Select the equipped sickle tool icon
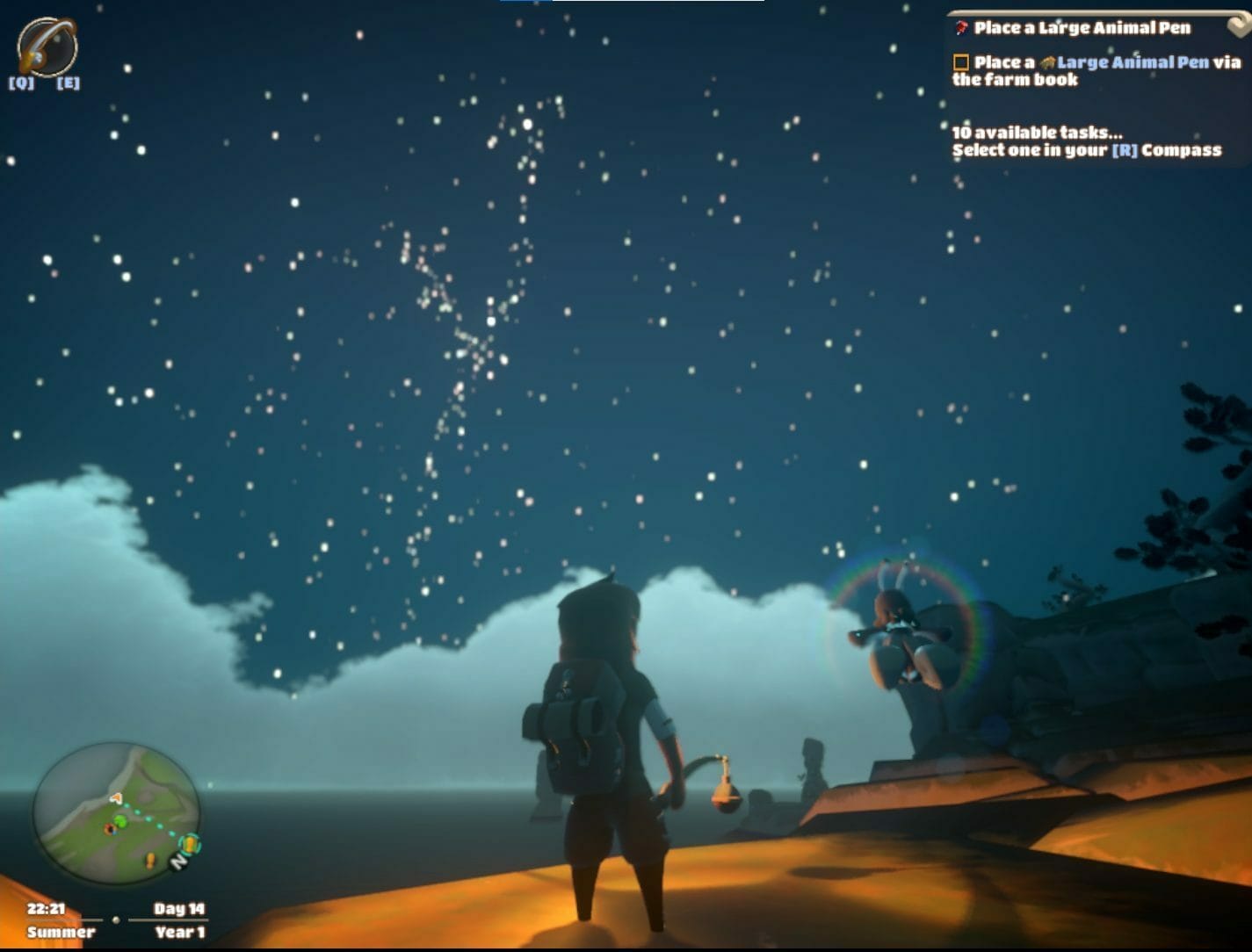This screenshot has width=1252, height=952. pos(47,46)
